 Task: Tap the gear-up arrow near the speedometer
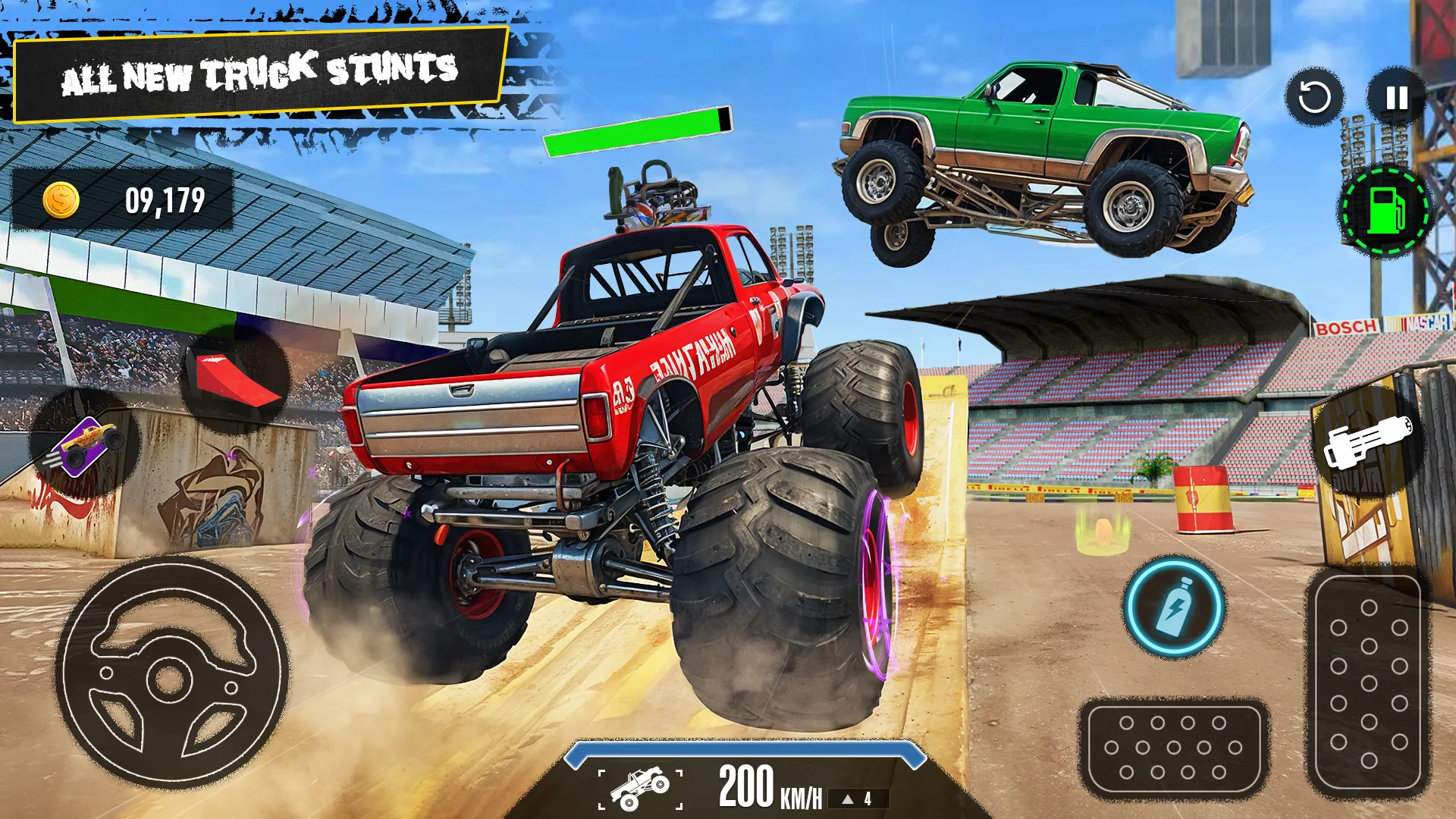point(848,798)
